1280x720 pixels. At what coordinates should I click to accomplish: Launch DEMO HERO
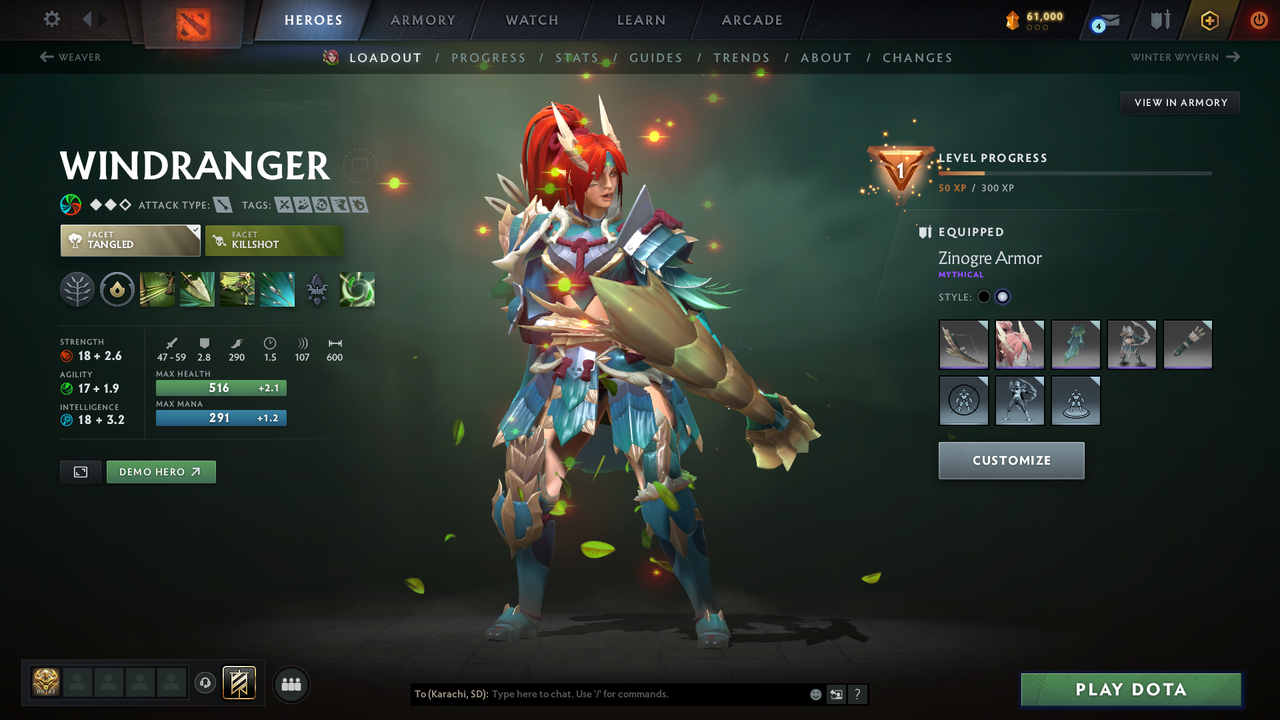tap(160, 471)
